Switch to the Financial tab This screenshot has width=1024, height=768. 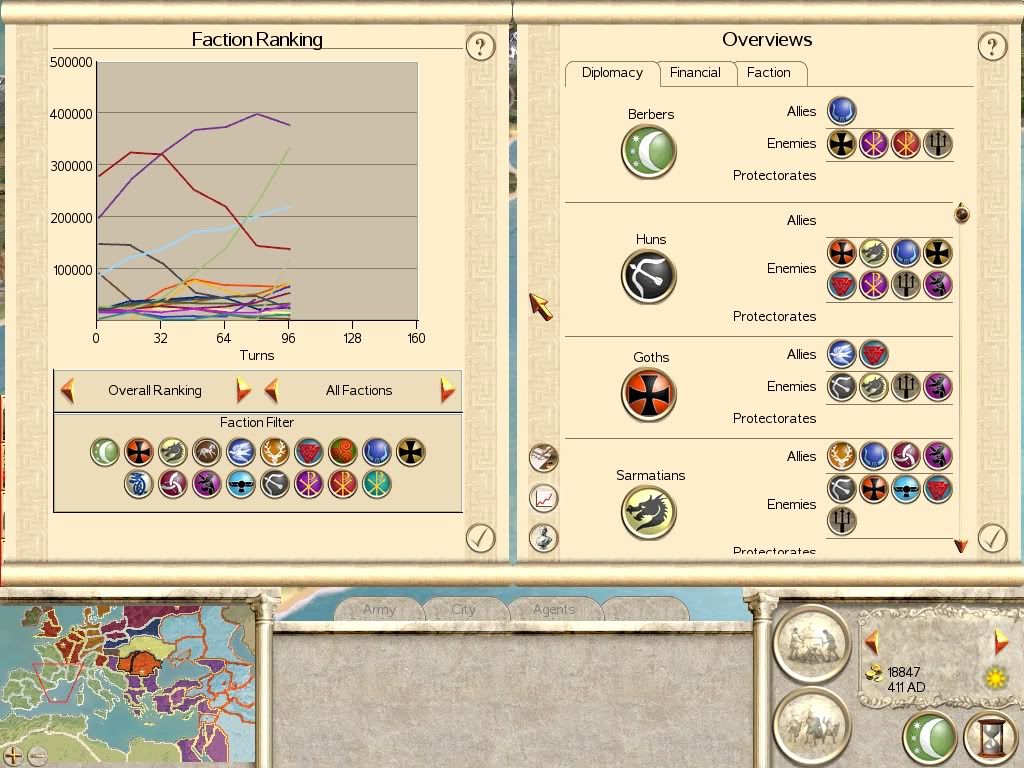[695, 73]
